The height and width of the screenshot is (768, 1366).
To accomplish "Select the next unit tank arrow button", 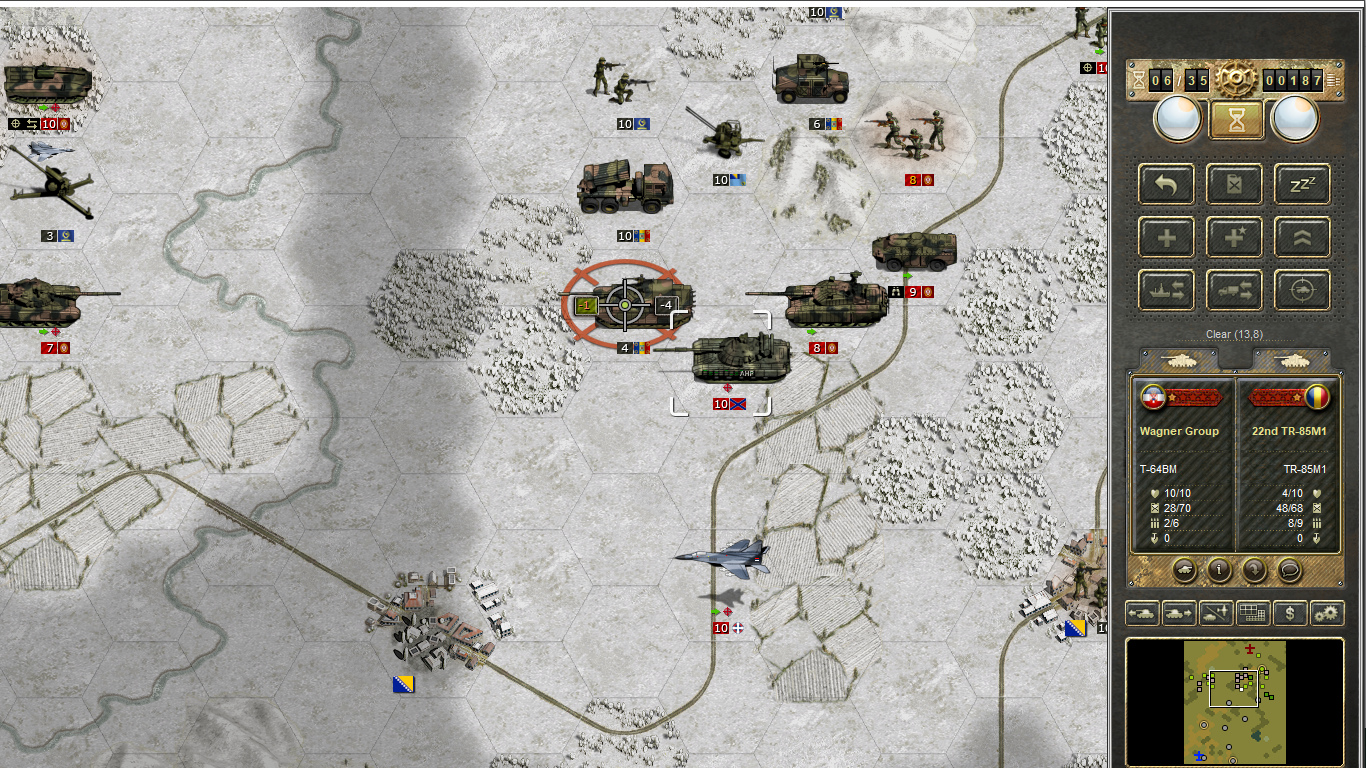I will tap(1179, 613).
